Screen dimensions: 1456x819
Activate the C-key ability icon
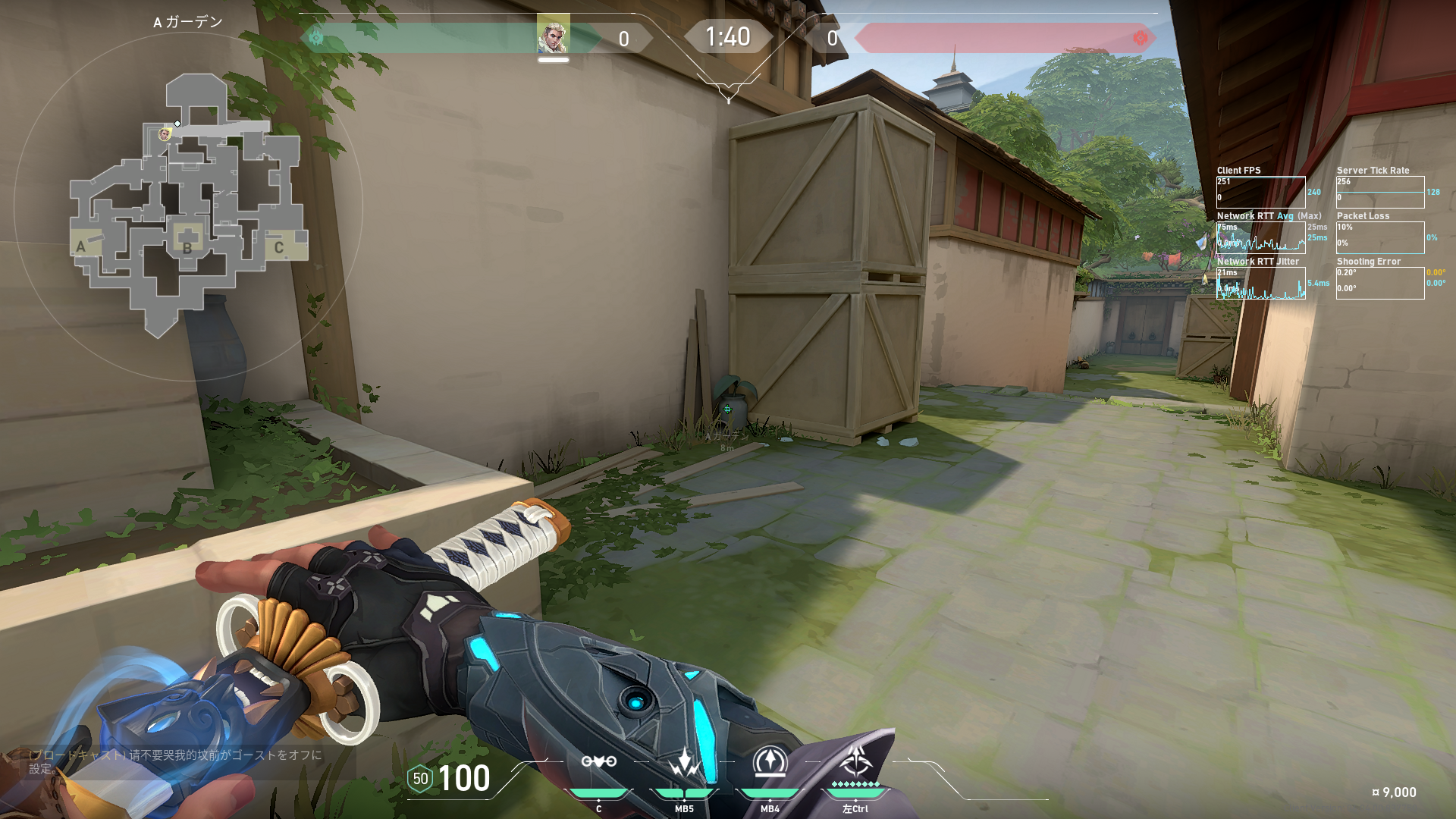click(x=598, y=762)
